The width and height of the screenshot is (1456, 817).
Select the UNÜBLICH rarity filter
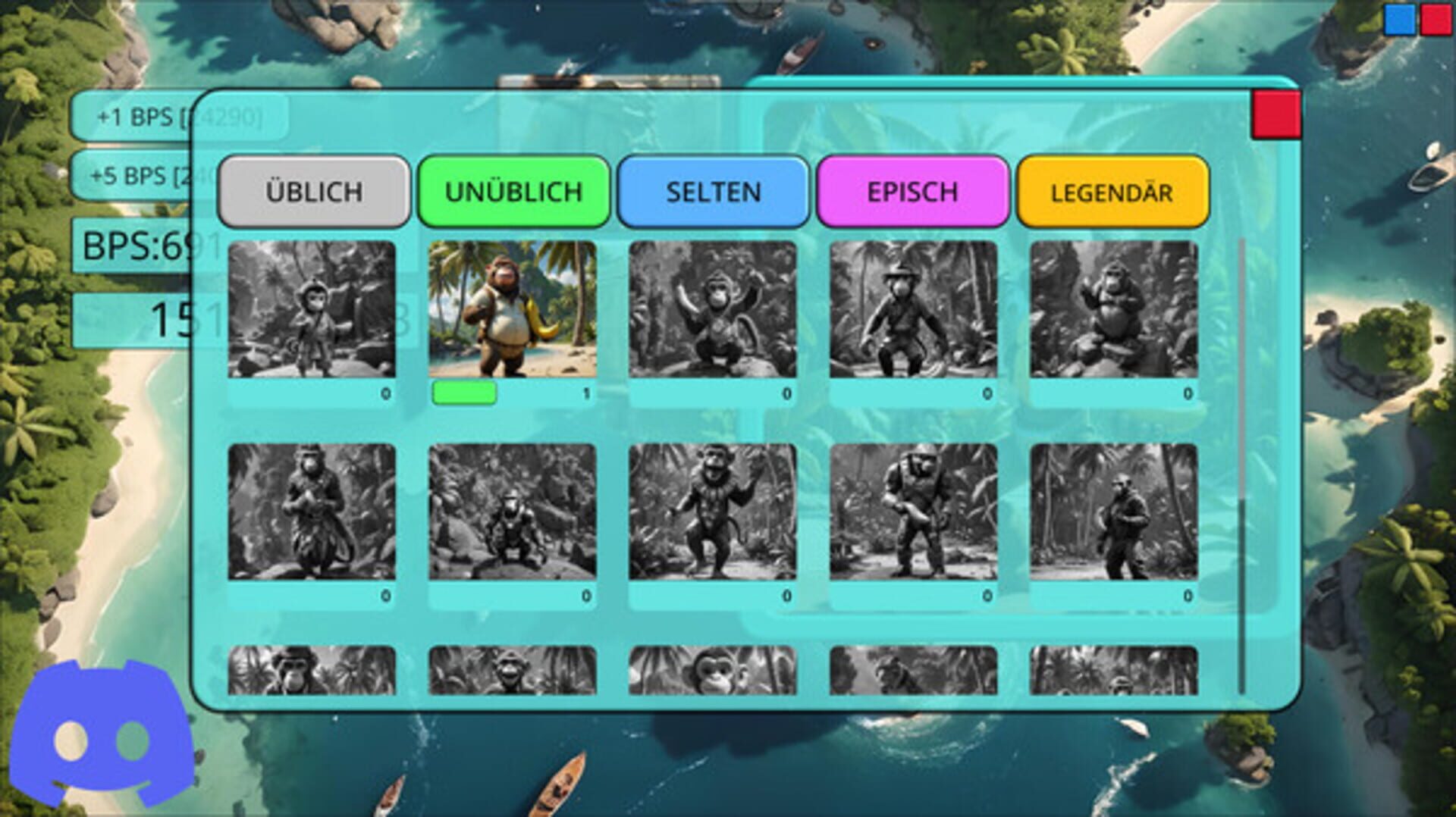click(x=513, y=191)
